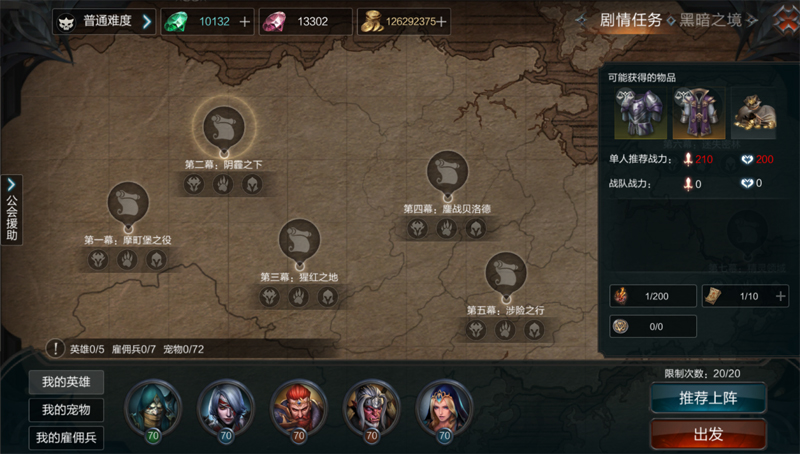Start the battle with 出发 button

[708, 434]
